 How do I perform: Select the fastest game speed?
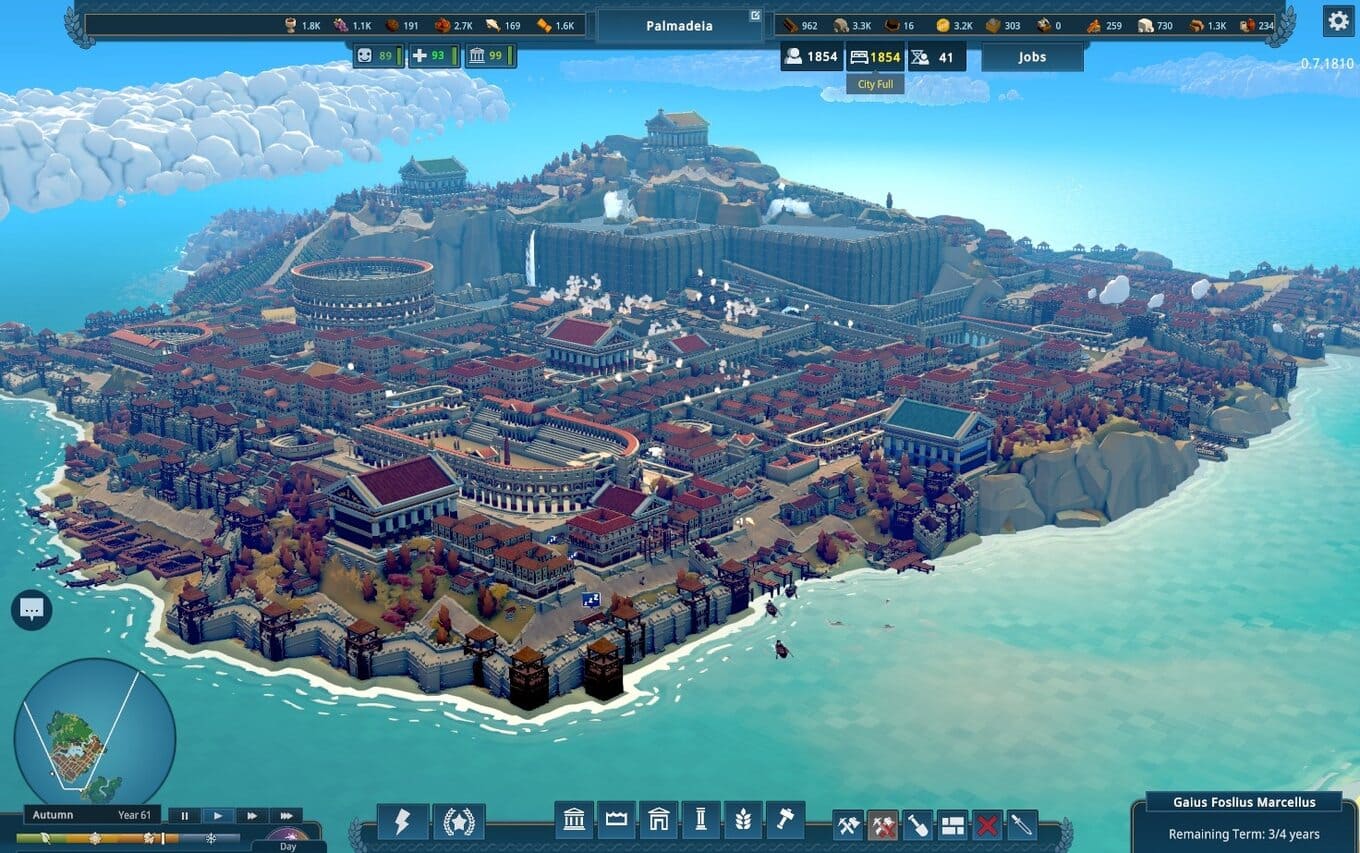tap(286, 815)
